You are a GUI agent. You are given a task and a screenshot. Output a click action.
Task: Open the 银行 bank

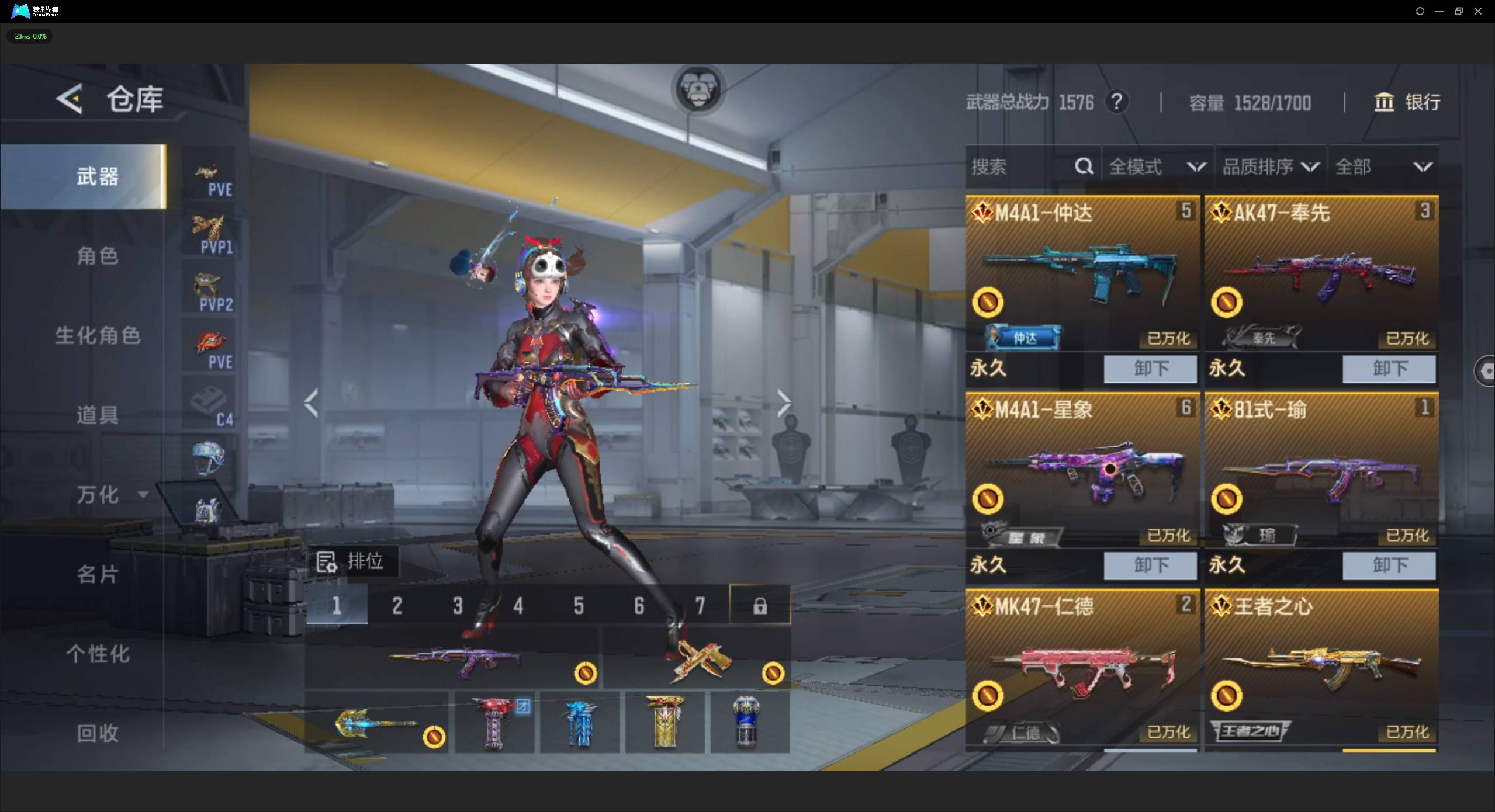click(x=1407, y=102)
